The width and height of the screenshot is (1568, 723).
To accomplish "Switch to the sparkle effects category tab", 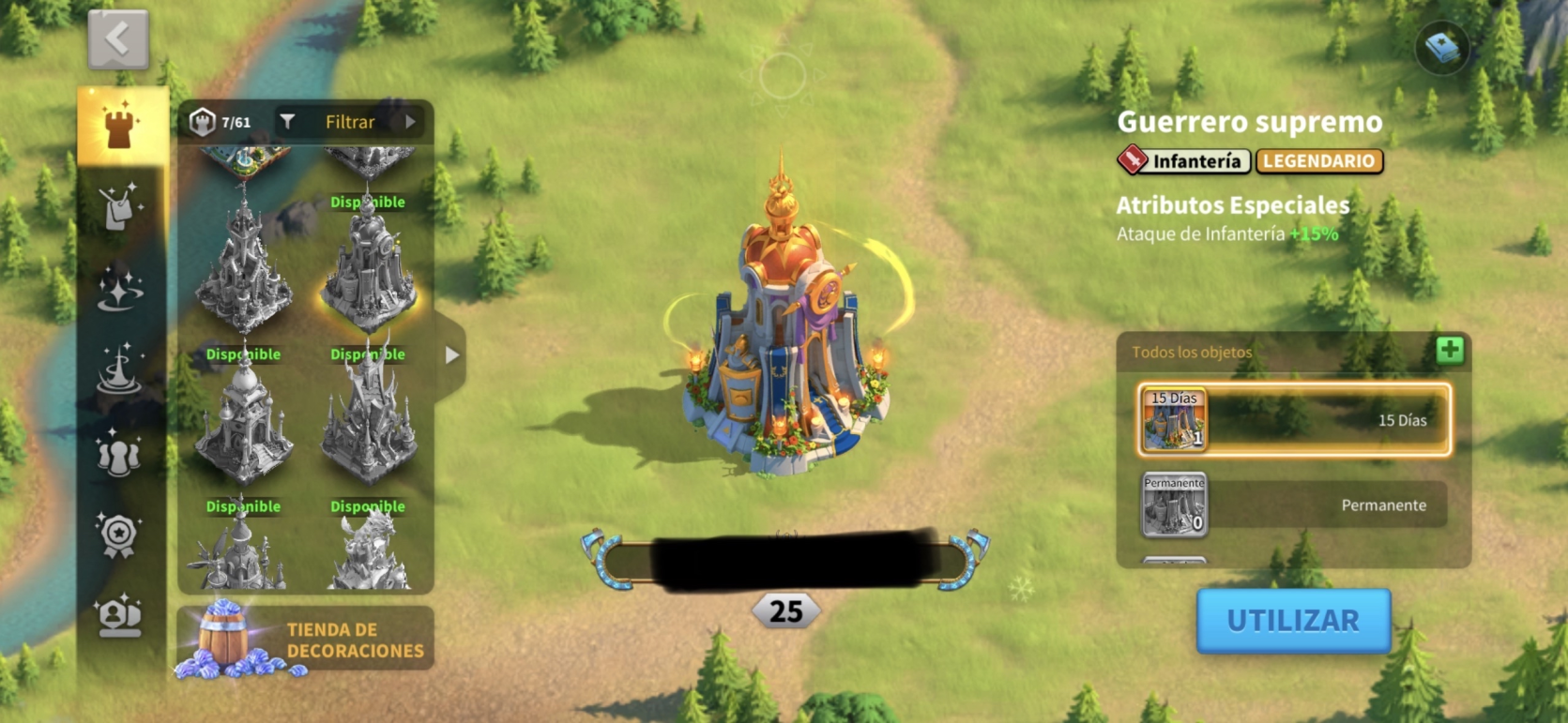I will click(x=121, y=289).
